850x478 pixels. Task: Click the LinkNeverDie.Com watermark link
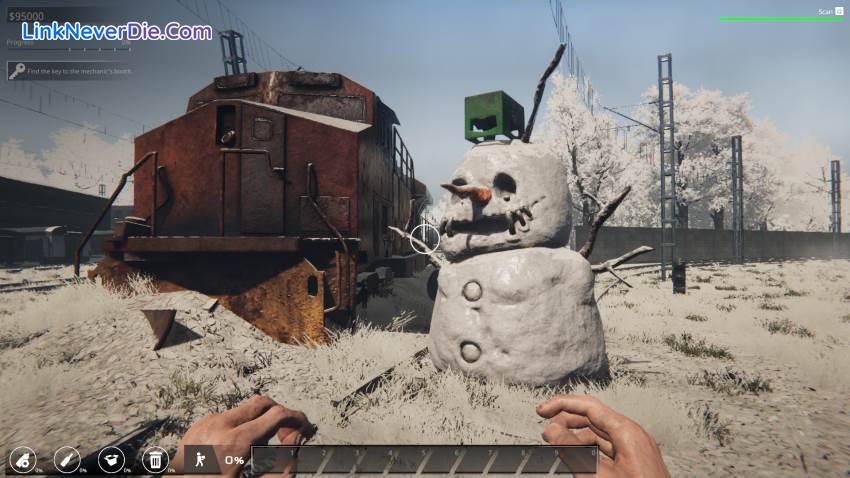coord(117,31)
